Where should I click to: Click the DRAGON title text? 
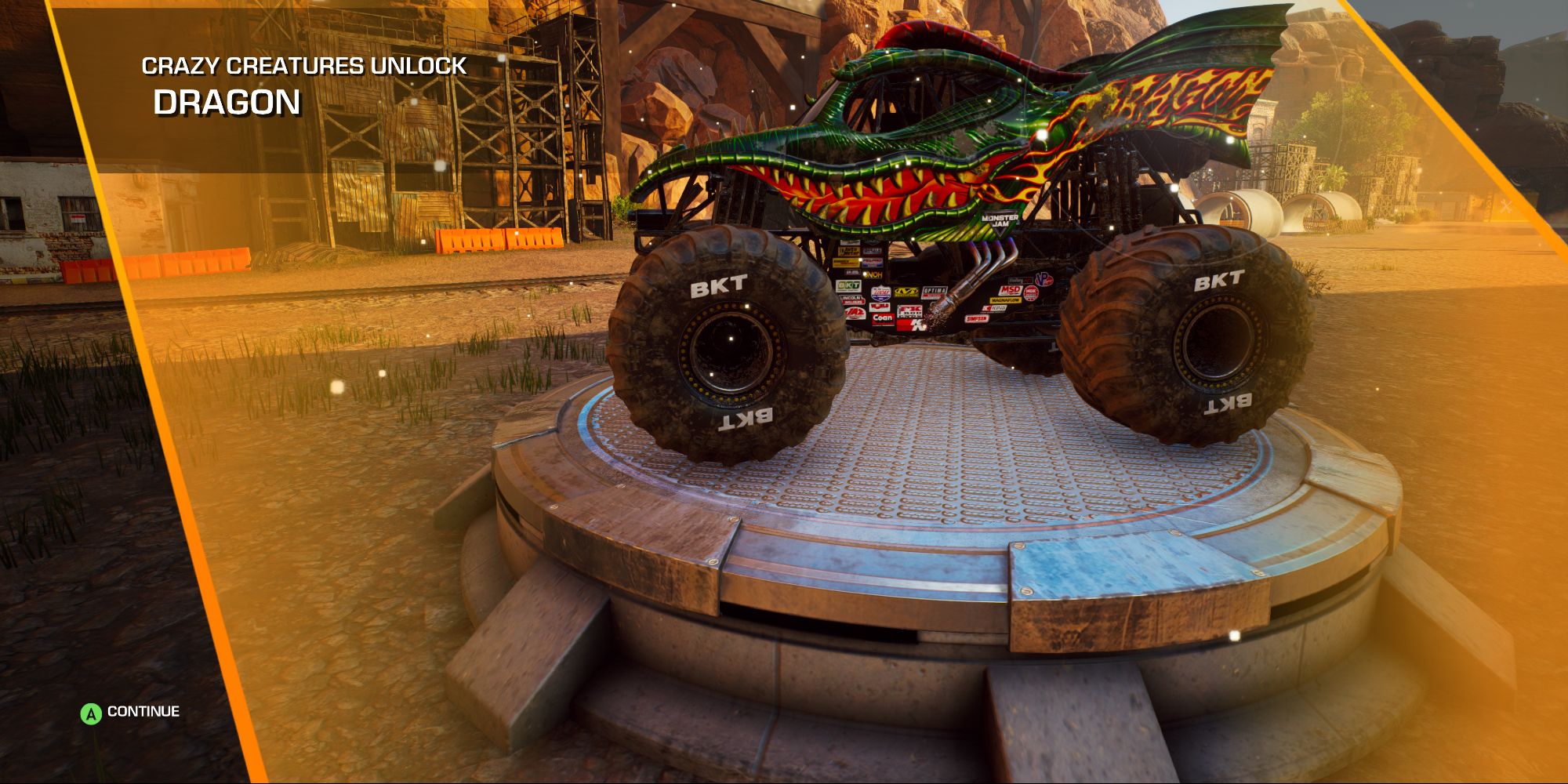tap(226, 102)
